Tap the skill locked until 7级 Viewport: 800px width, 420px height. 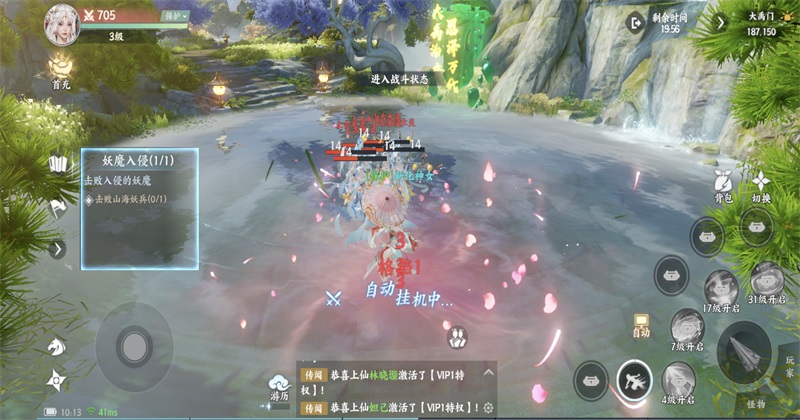point(686,327)
